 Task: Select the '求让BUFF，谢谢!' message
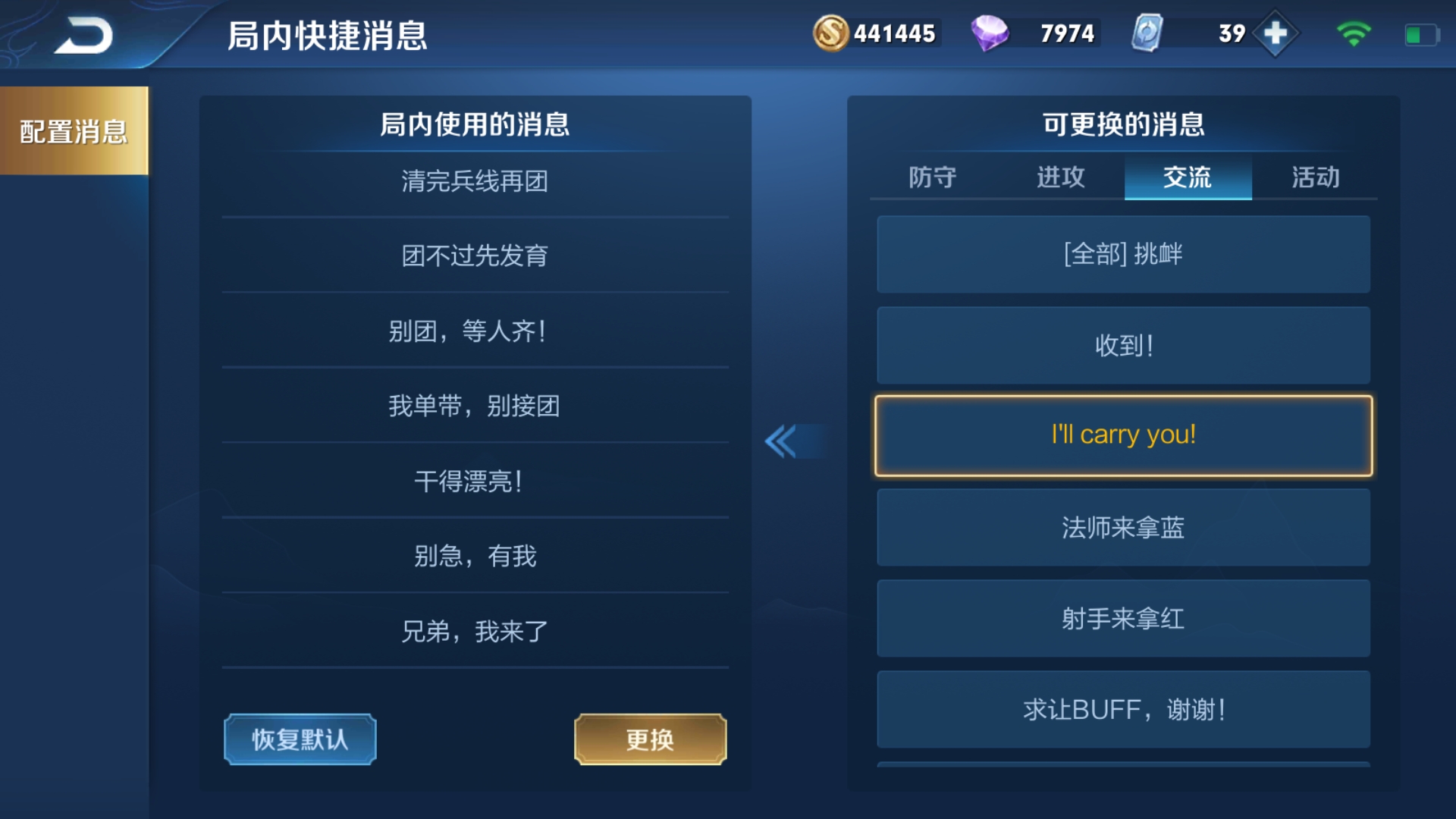pos(1122,709)
